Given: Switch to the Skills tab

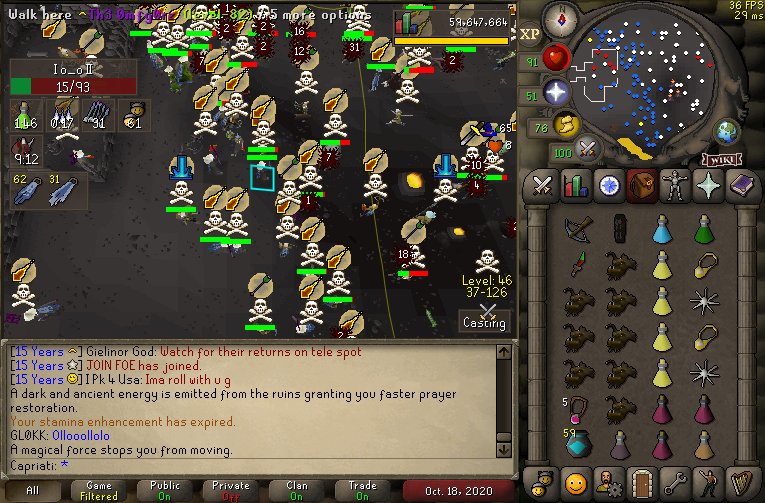Looking at the screenshot, I should [x=576, y=186].
